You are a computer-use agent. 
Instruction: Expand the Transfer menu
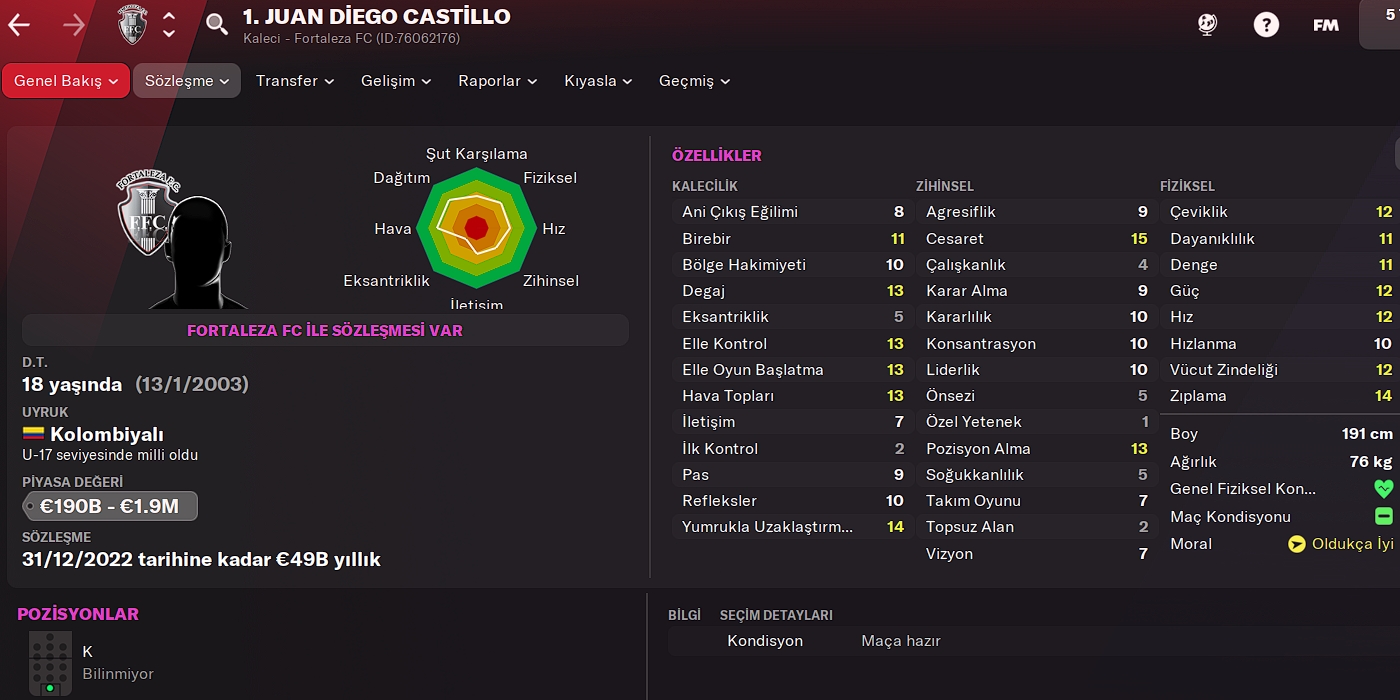pyautogui.click(x=294, y=81)
